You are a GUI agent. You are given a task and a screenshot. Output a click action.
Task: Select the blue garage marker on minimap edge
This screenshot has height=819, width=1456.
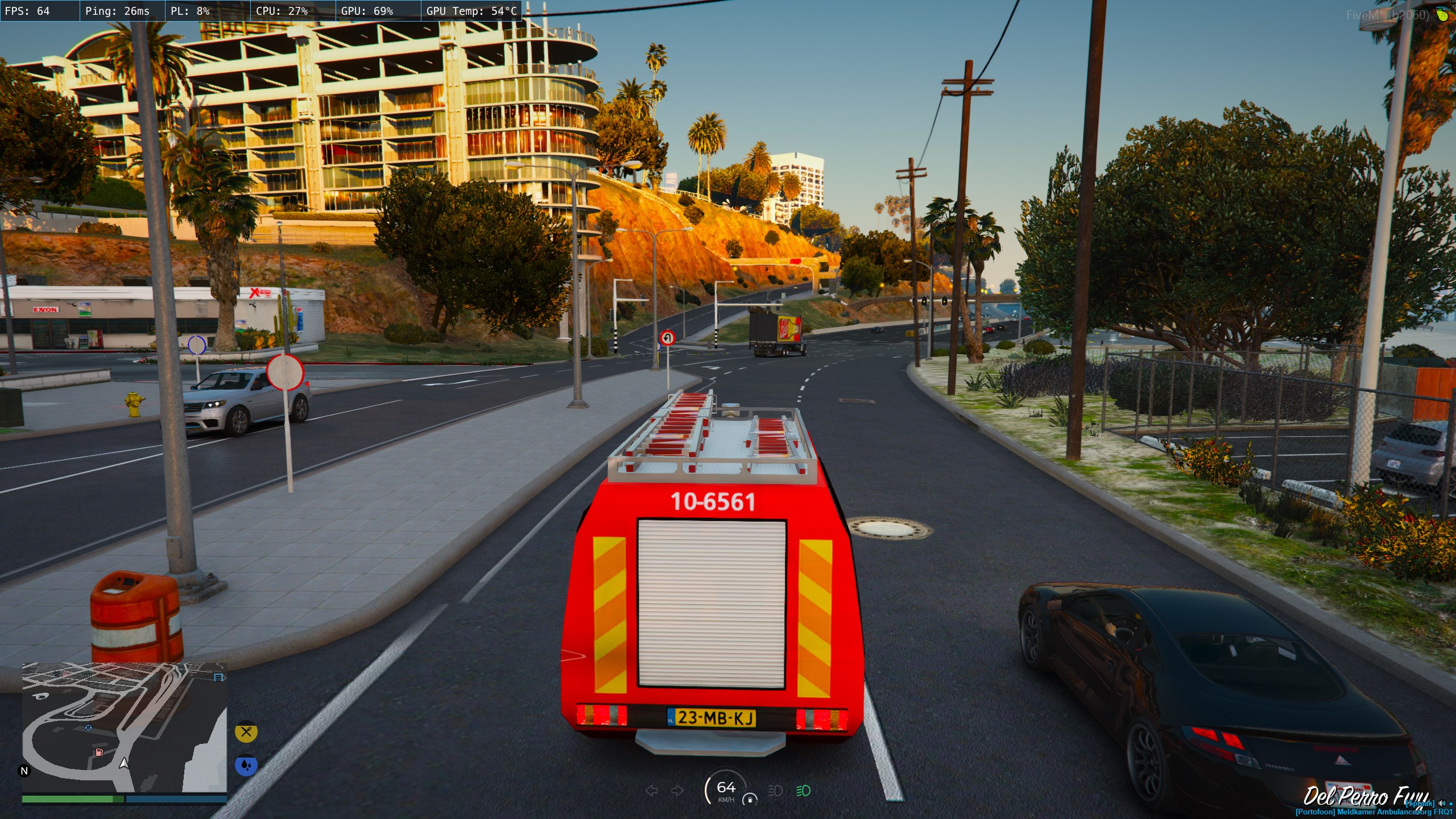218,677
